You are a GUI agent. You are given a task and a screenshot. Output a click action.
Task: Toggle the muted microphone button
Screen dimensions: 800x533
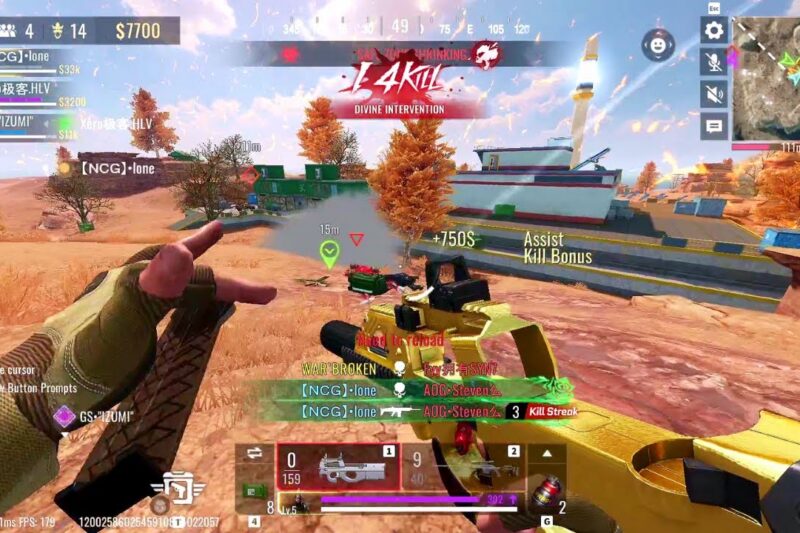point(714,62)
